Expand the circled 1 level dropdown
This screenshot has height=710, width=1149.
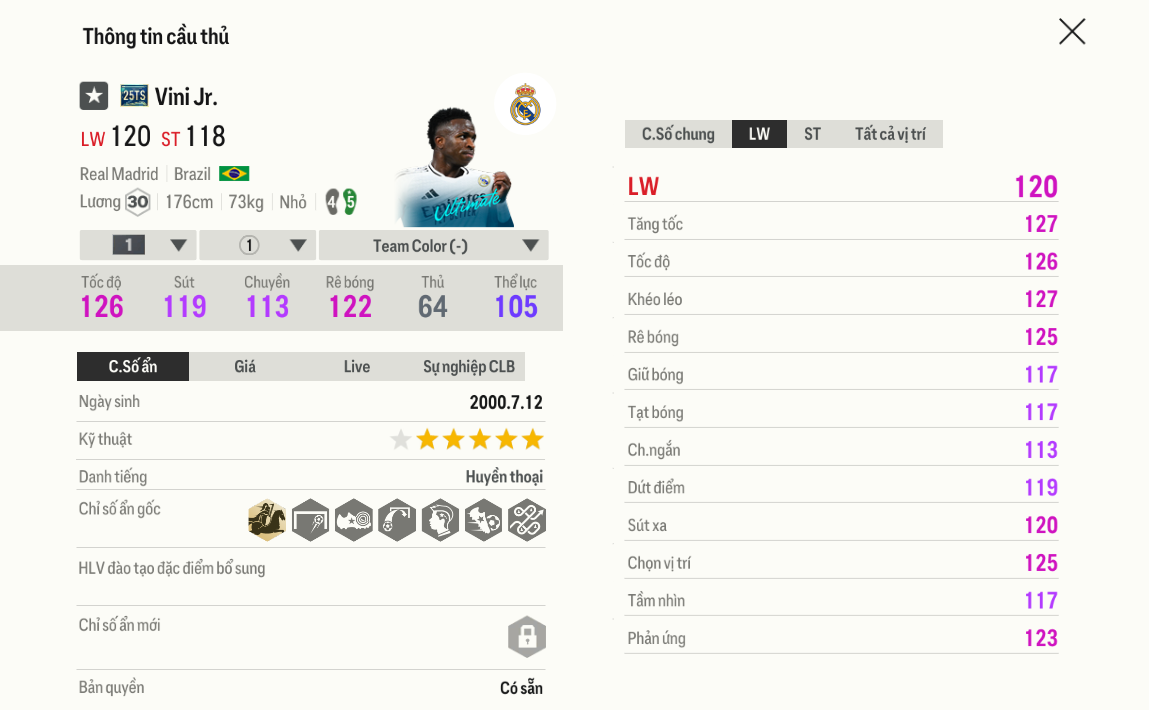point(258,246)
